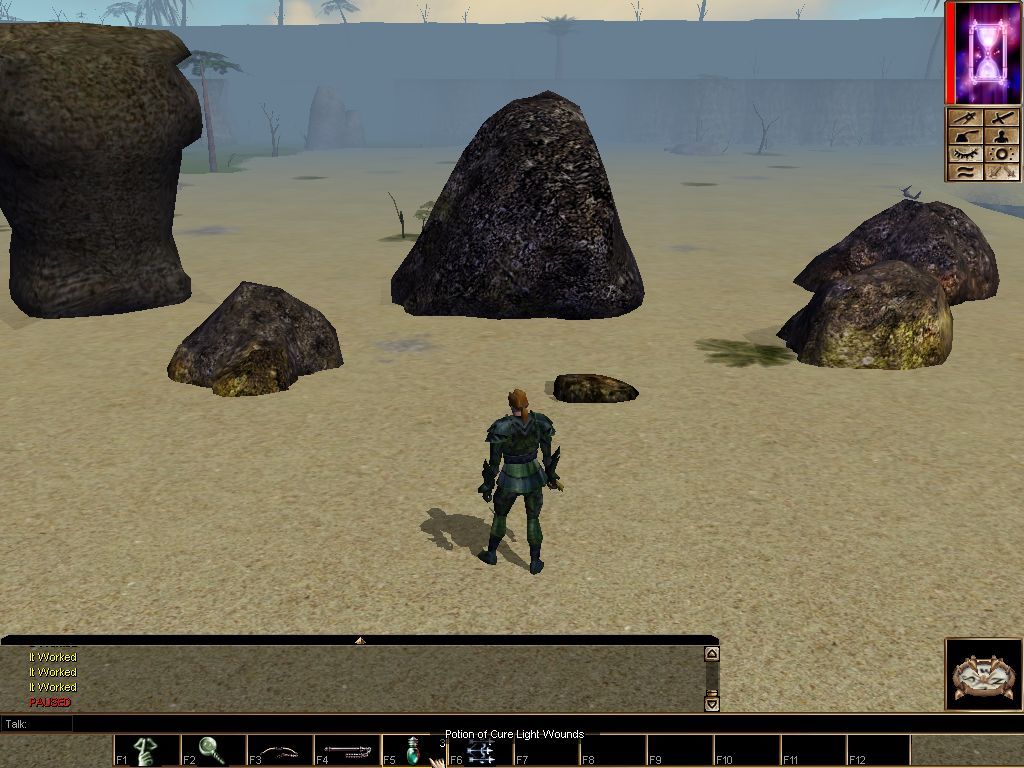Image resolution: width=1024 pixels, height=768 pixels.
Task: Click the Talk chat input field
Action: [x=390, y=724]
